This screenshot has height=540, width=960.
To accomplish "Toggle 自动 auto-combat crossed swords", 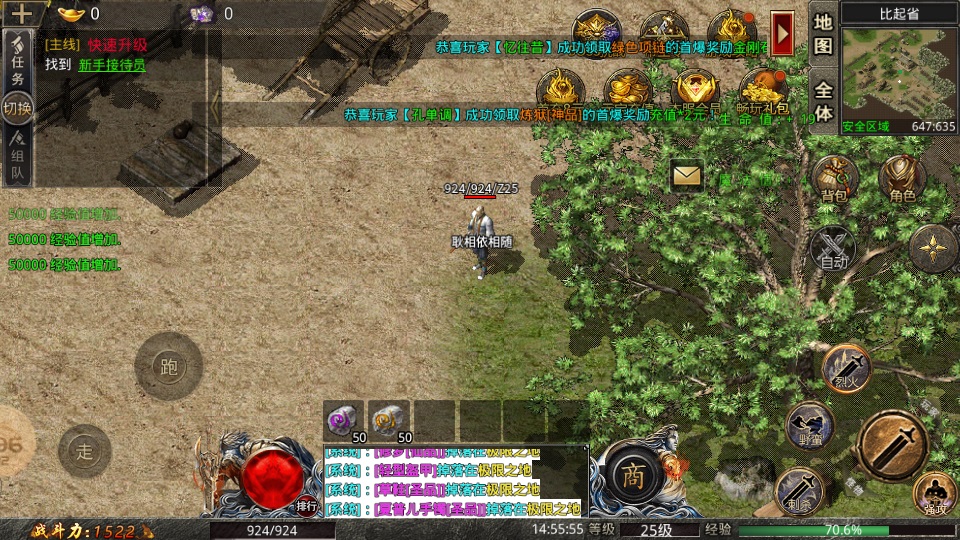I will coord(832,248).
